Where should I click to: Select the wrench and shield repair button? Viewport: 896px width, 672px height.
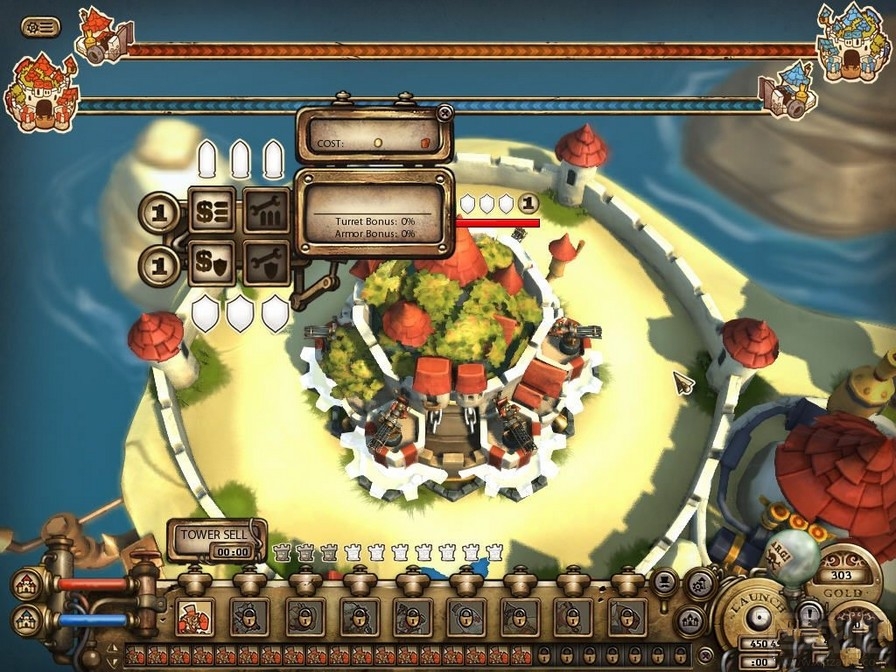[267, 262]
